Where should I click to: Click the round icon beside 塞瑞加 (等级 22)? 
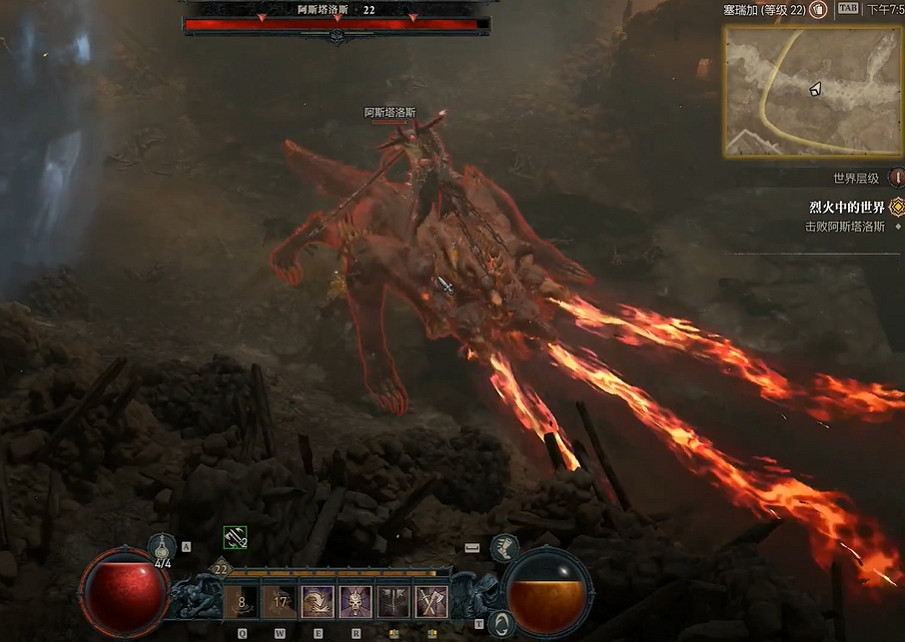[x=818, y=9]
